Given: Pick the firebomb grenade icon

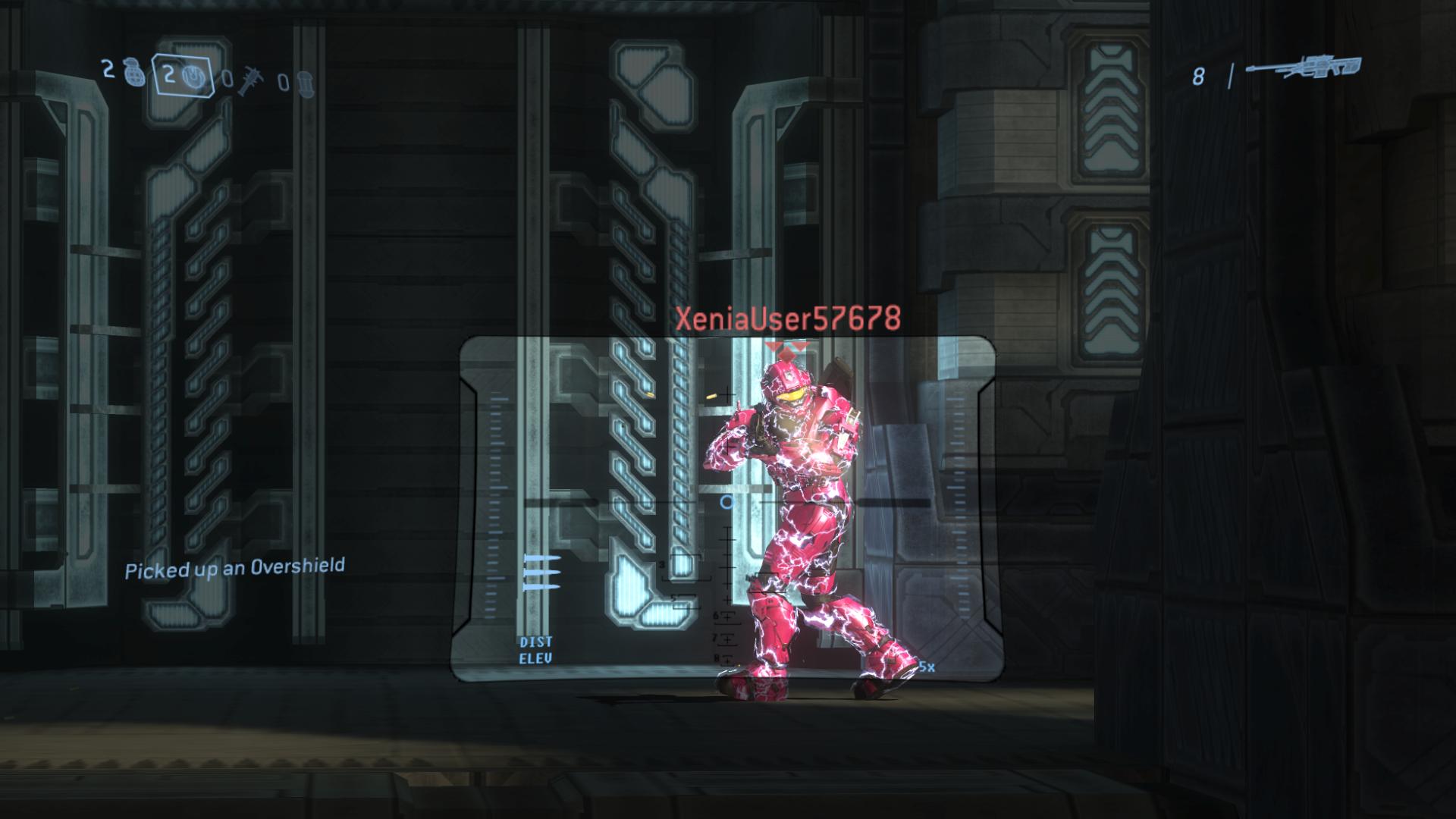Looking at the screenshot, I should (303, 82).
